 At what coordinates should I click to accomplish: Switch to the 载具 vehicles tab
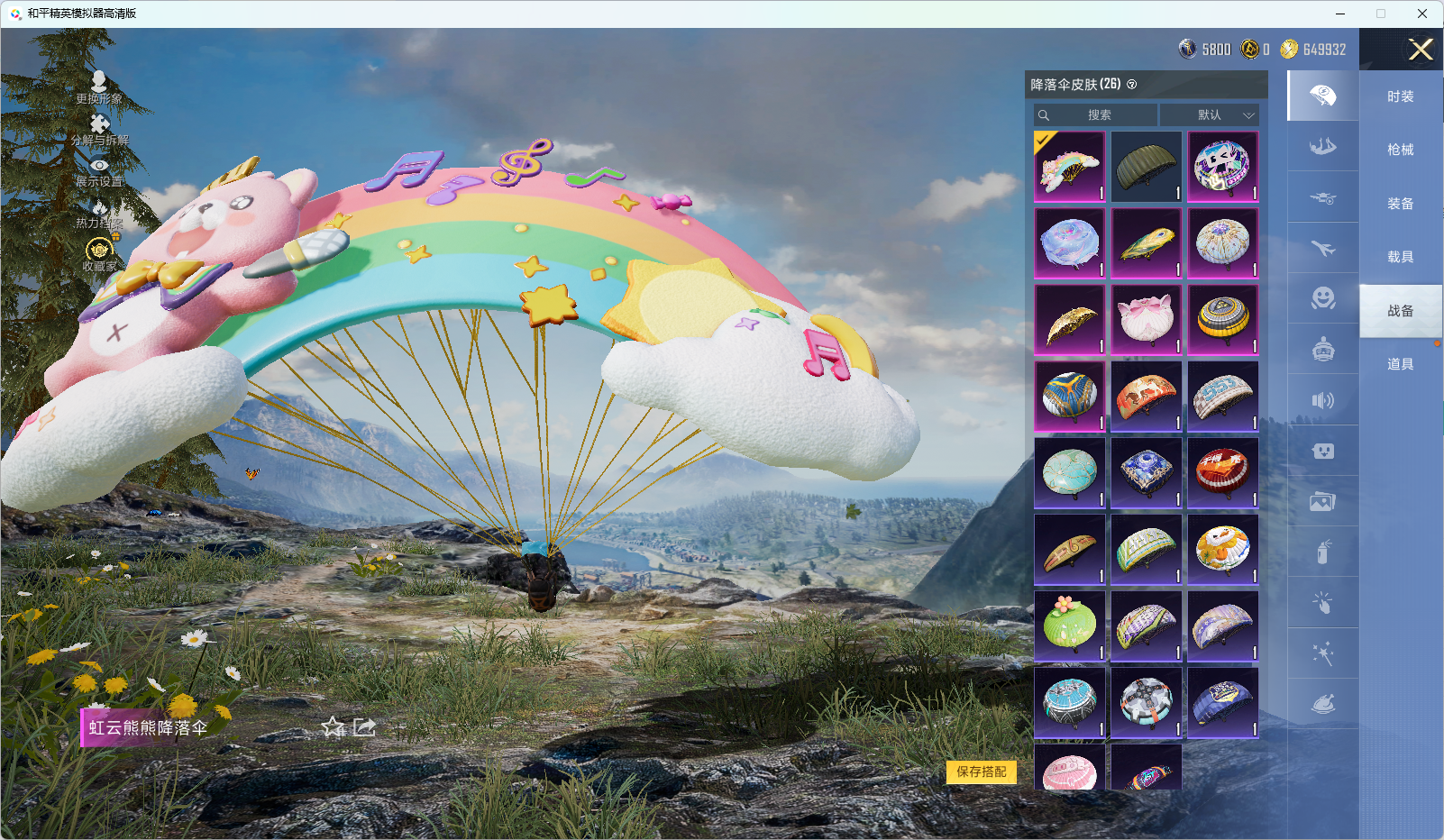1400,257
